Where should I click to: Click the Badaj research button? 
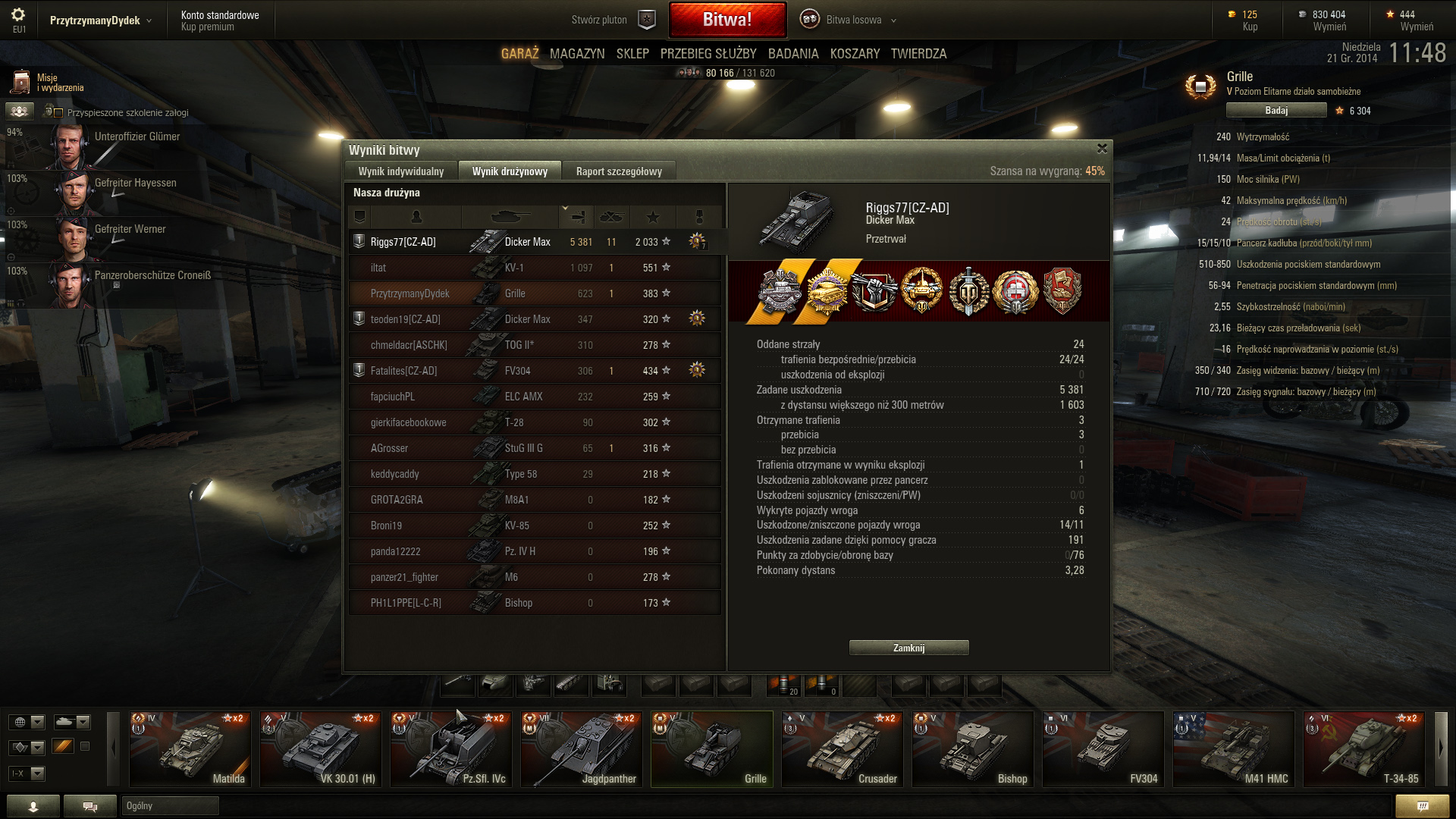[x=1276, y=111]
